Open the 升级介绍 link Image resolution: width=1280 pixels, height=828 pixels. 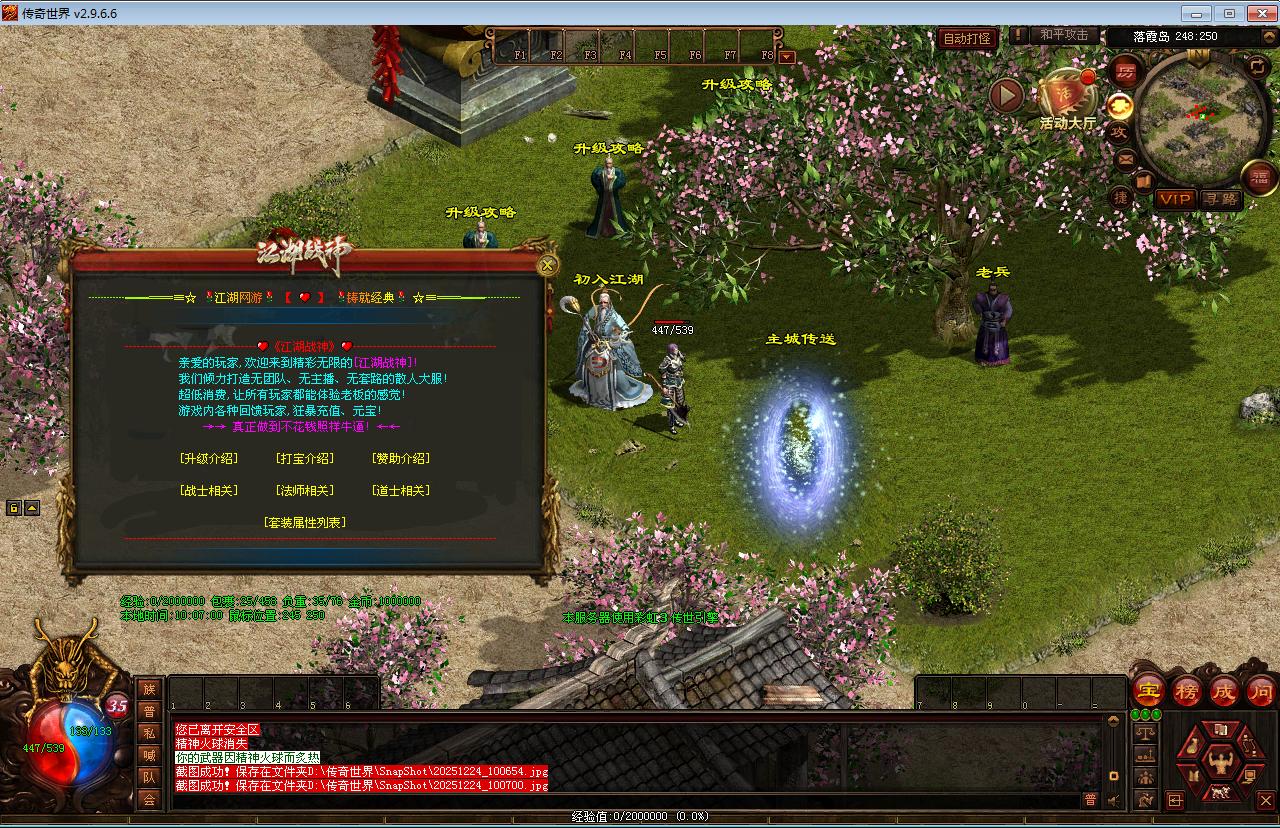click(x=208, y=459)
